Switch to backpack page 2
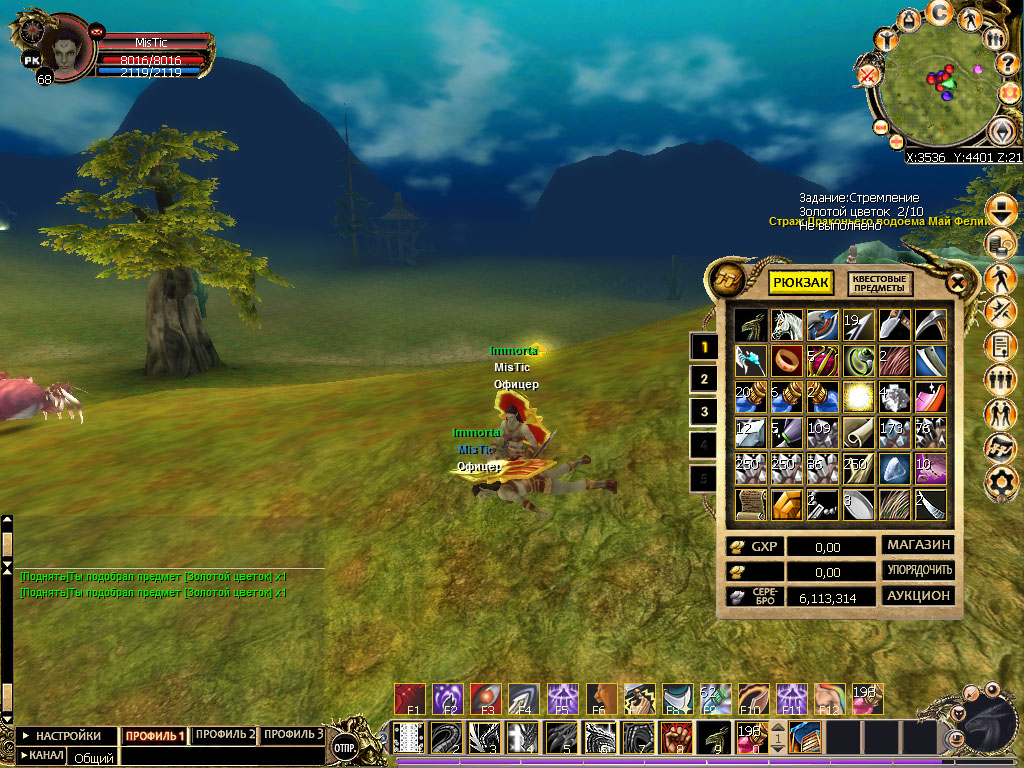Viewport: 1024px width, 768px height. point(704,379)
